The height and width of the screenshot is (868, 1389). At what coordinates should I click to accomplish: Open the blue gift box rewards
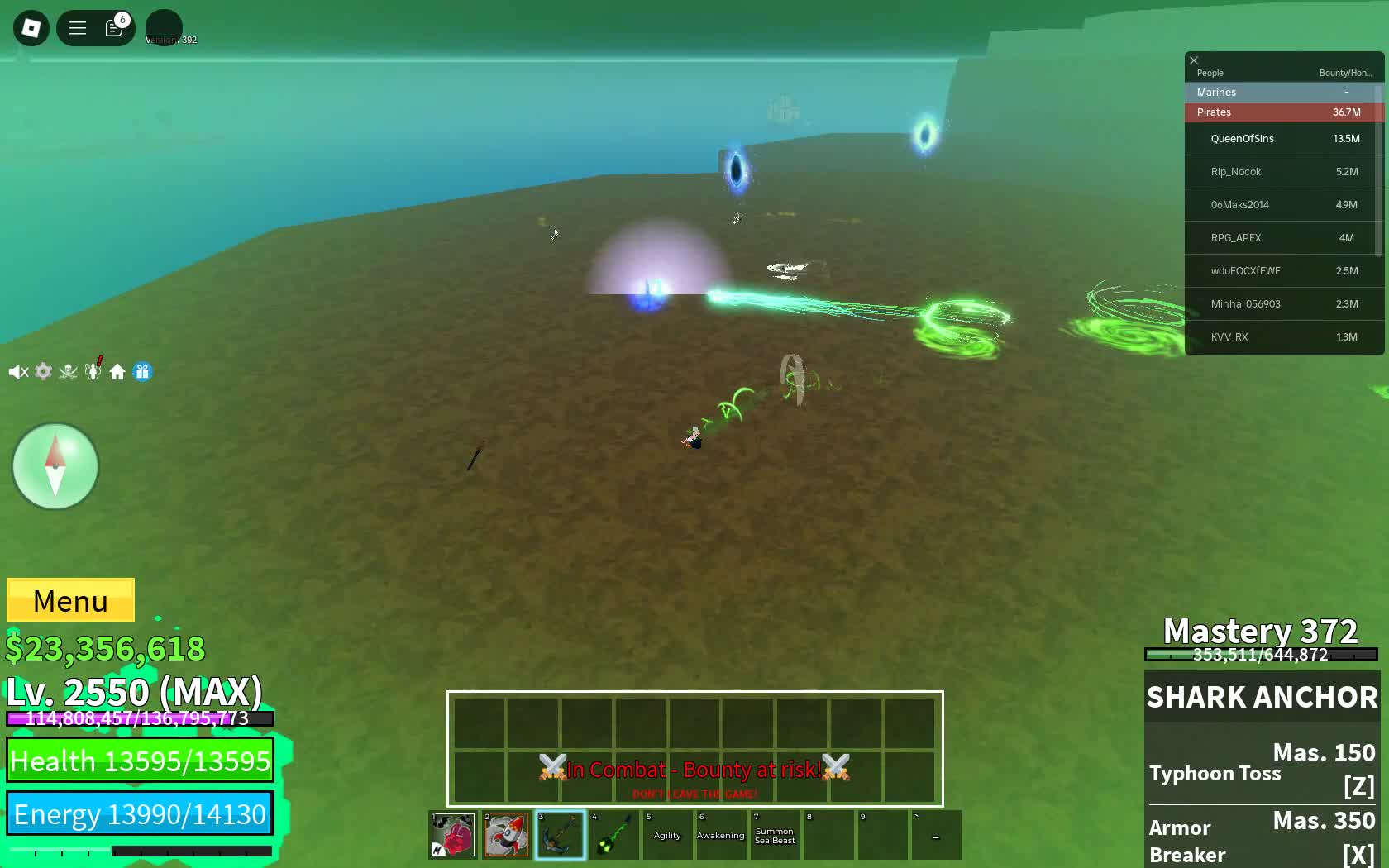142,372
